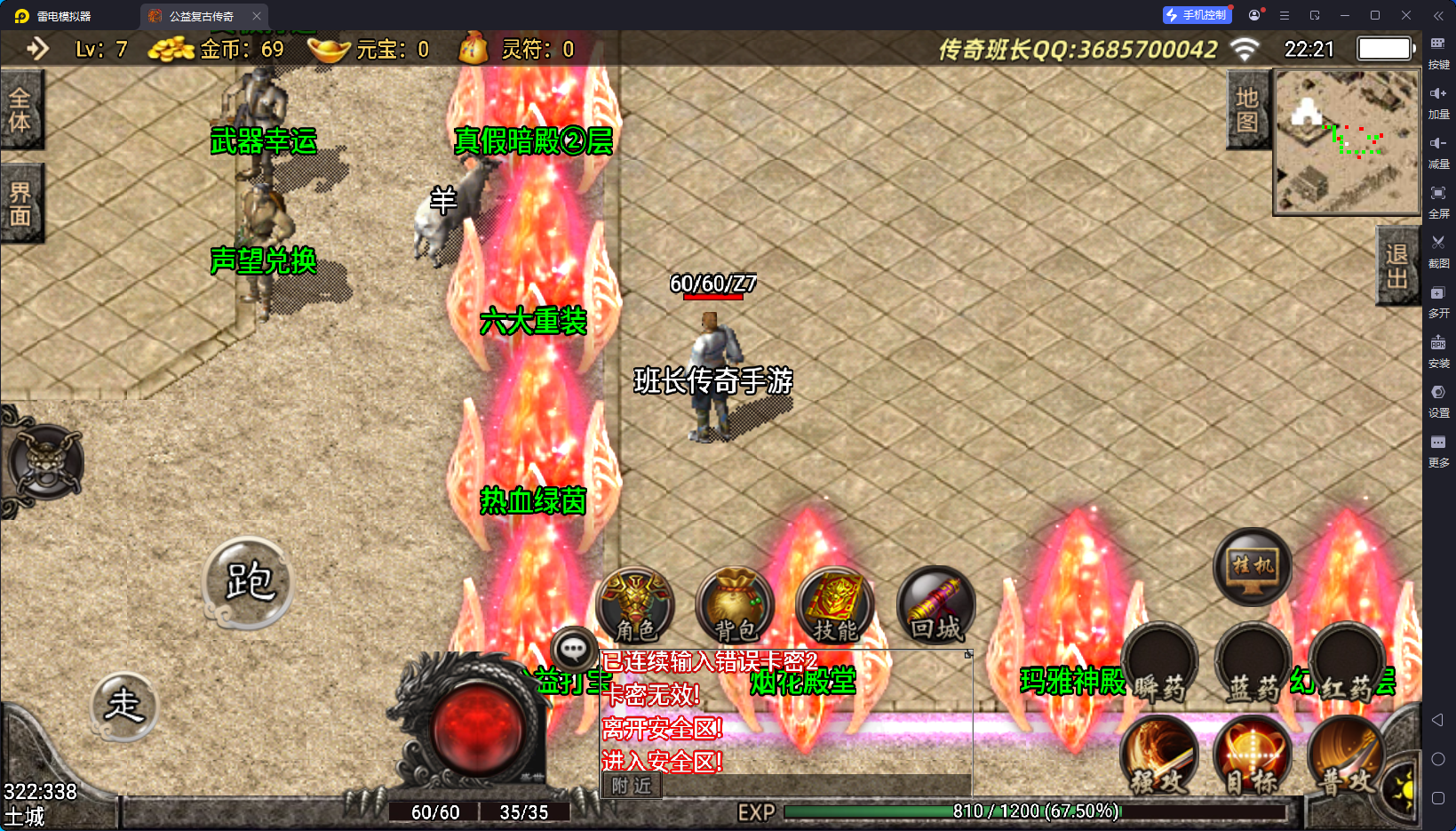Open the 角色 character panel

635,604
